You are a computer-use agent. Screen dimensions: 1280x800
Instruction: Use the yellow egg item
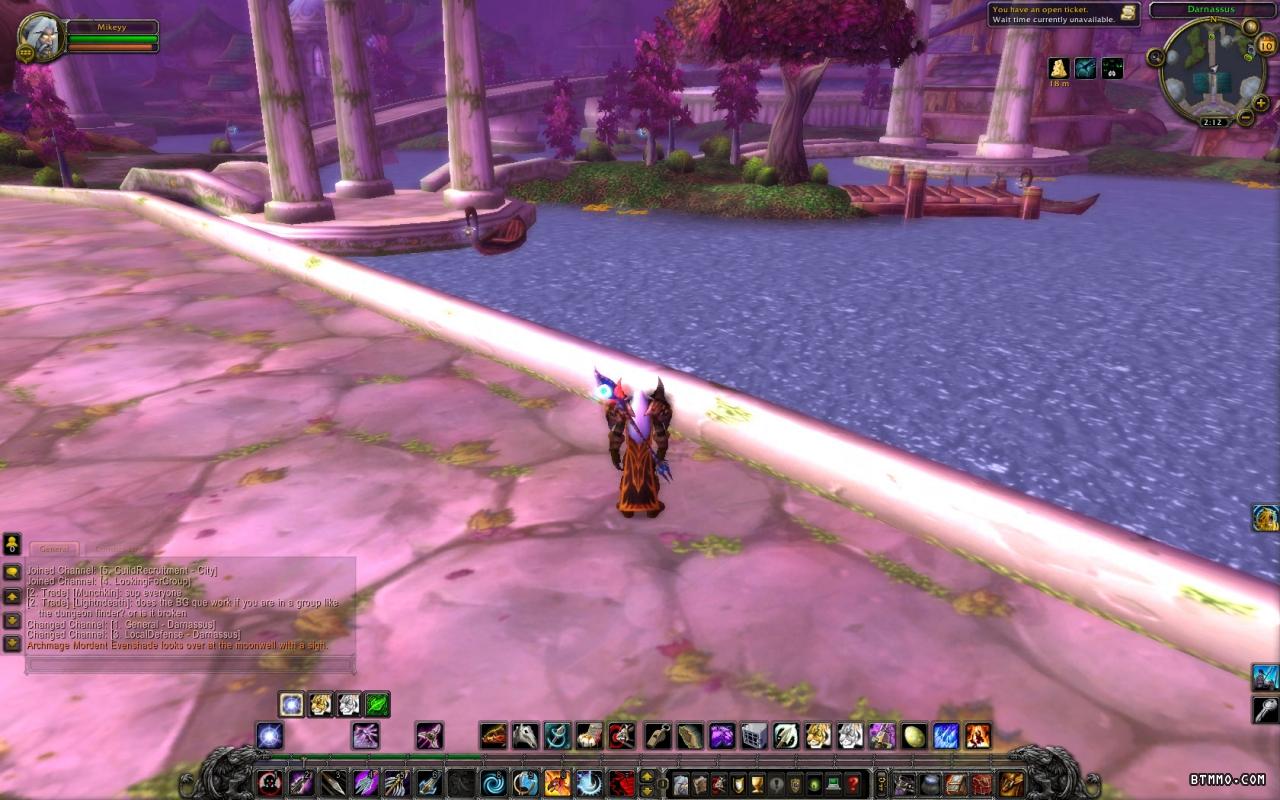tap(913, 737)
